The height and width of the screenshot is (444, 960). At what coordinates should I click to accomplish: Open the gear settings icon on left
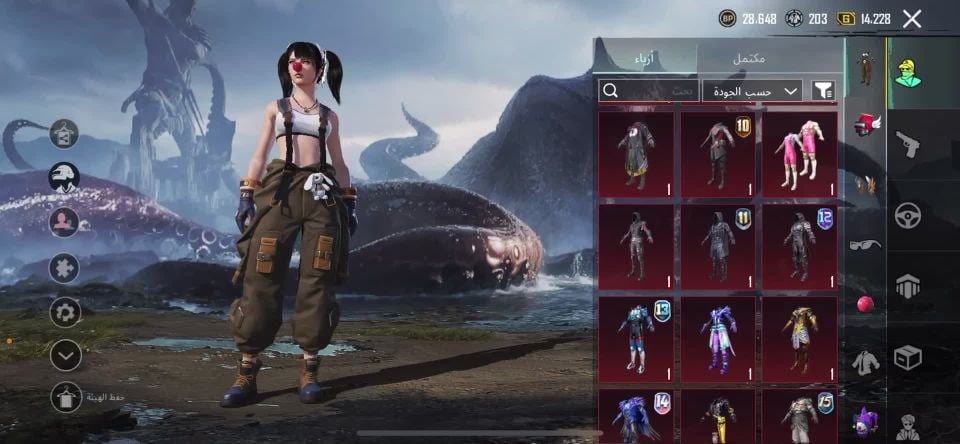point(65,312)
